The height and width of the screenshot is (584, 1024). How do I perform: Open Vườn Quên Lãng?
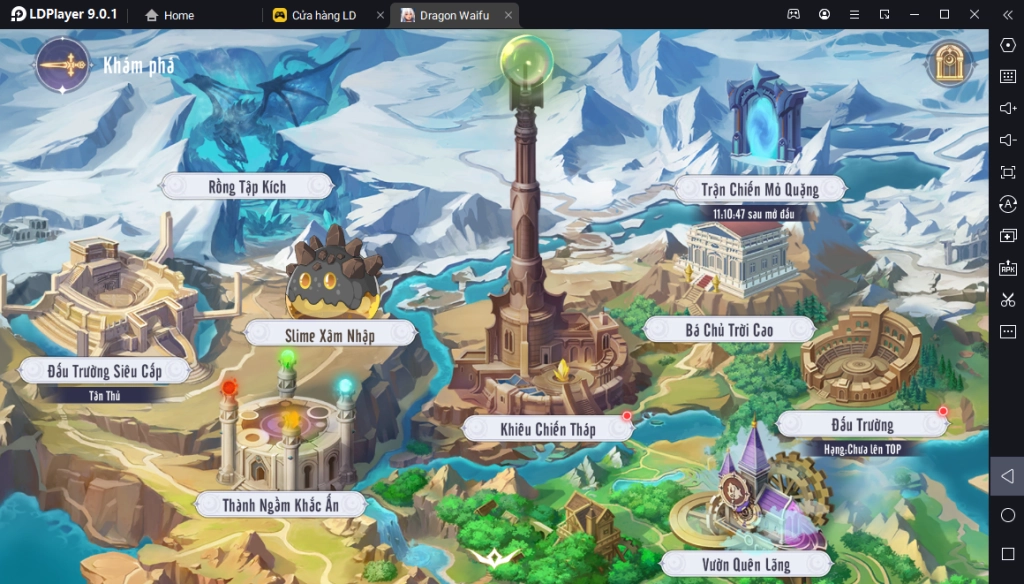click(744, 565)
